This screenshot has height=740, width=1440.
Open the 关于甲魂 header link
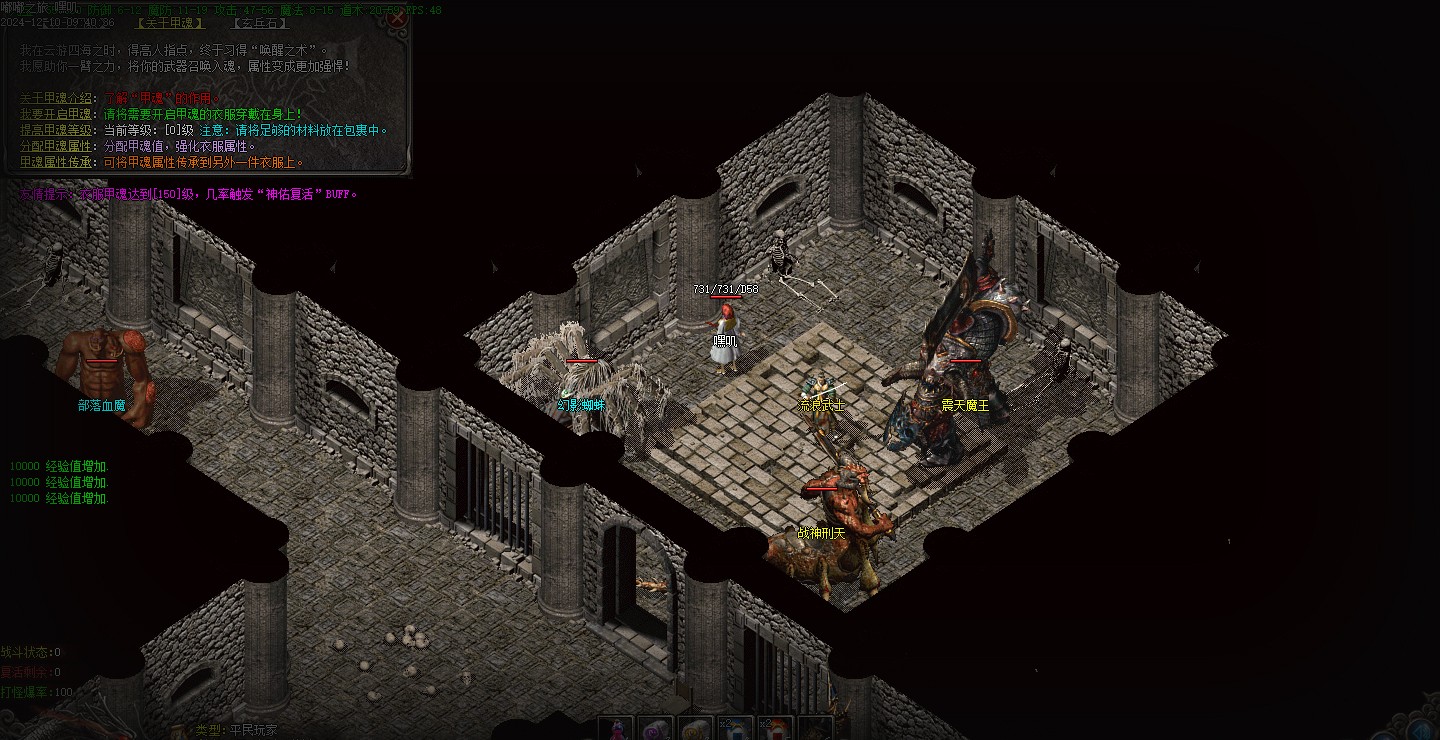(x=170, y=23)
